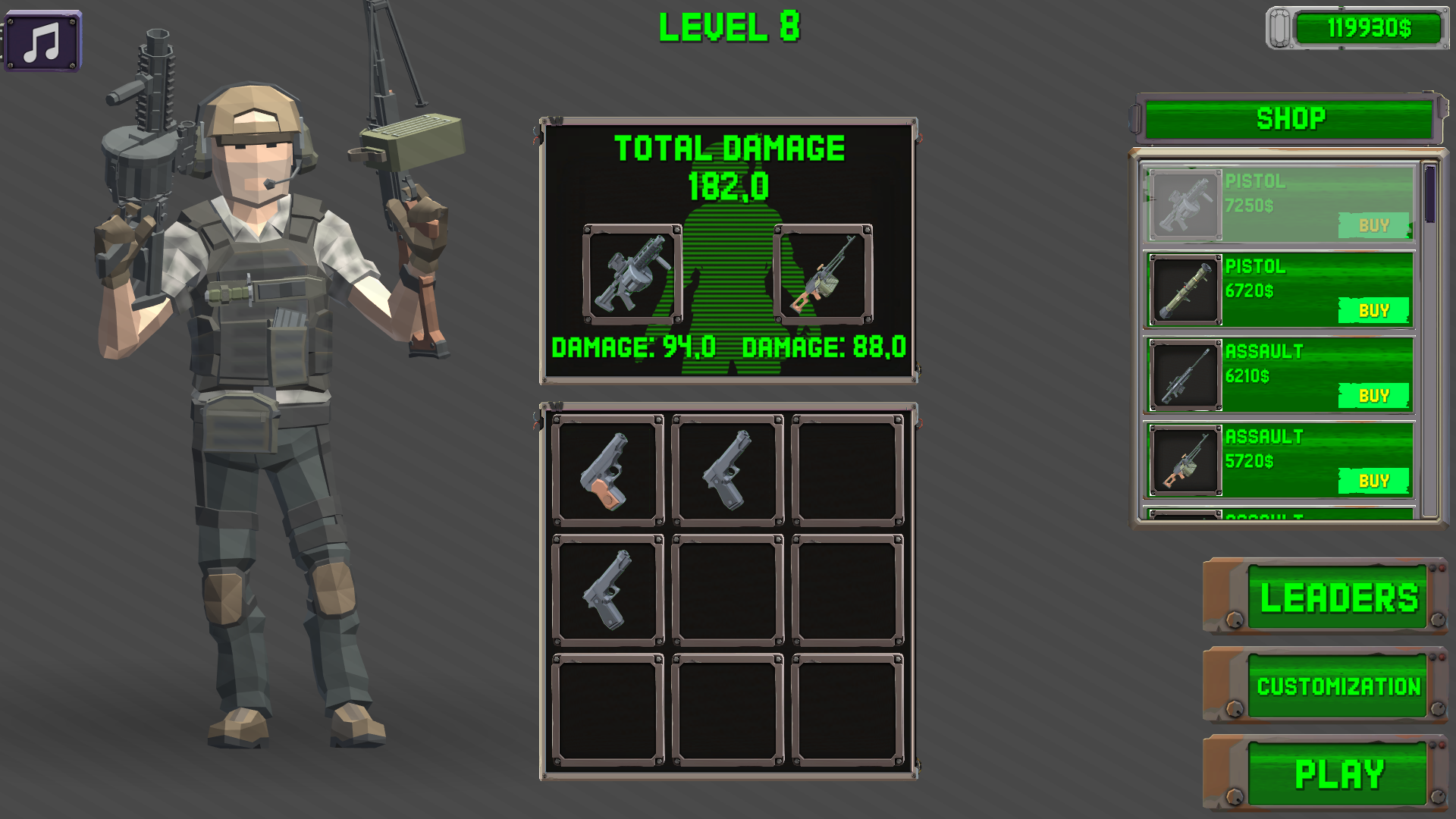This screenshot has height=819, width=1456.
Task: Buy the Assault weapon priced 6210$
Action: coord(1374,395)
